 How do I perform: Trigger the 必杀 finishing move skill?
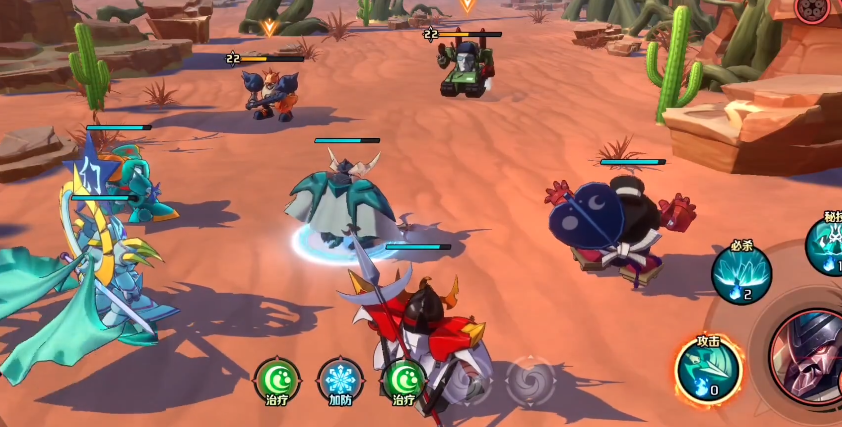(741, 272)
